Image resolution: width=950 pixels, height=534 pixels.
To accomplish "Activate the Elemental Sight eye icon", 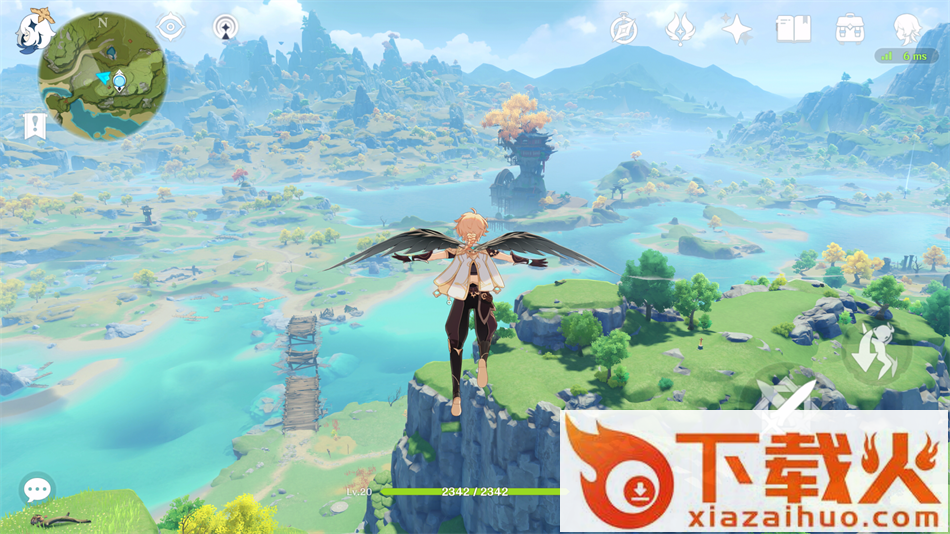I will click(171, 28).
